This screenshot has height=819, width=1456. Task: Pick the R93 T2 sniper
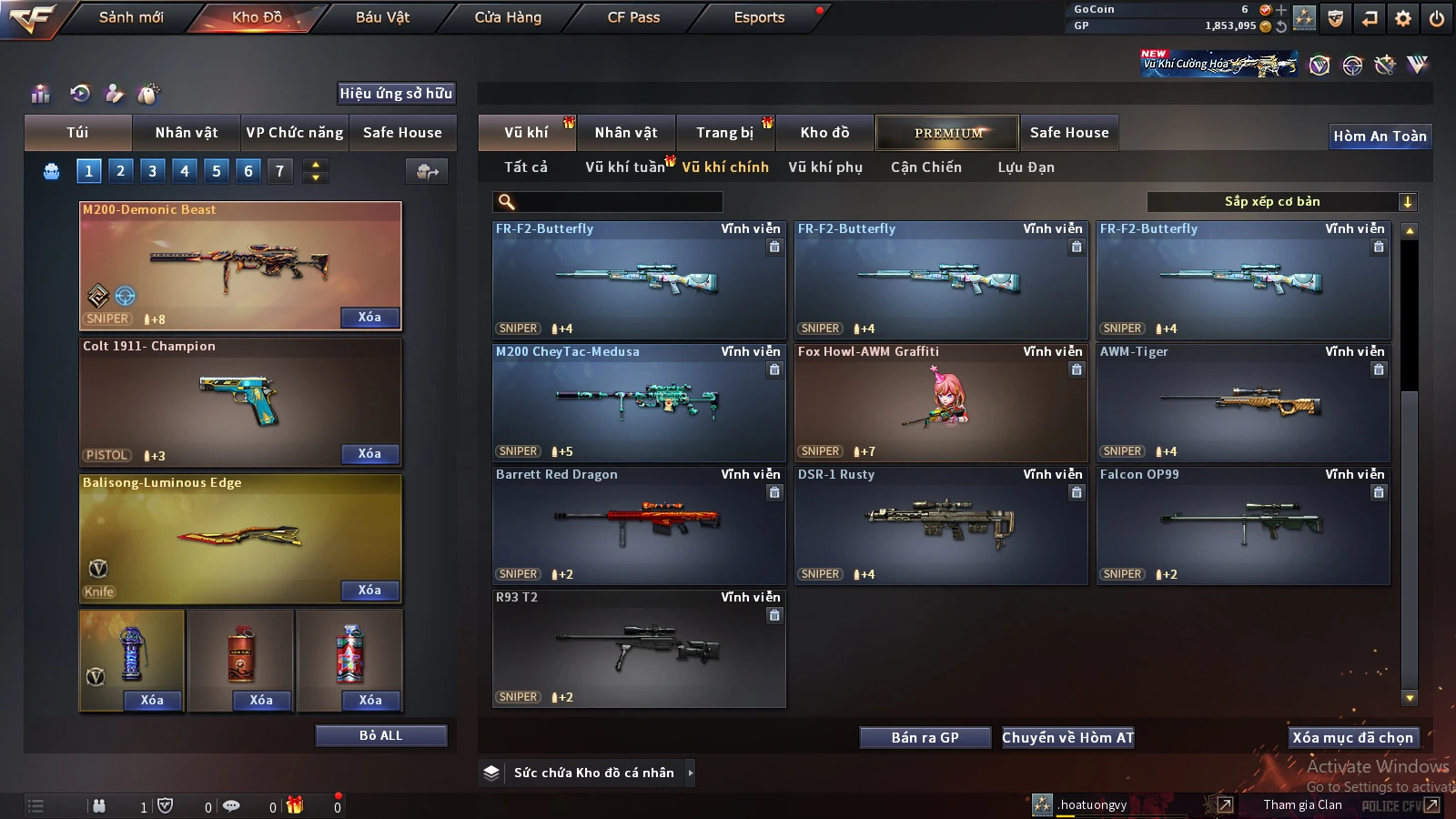639,648
